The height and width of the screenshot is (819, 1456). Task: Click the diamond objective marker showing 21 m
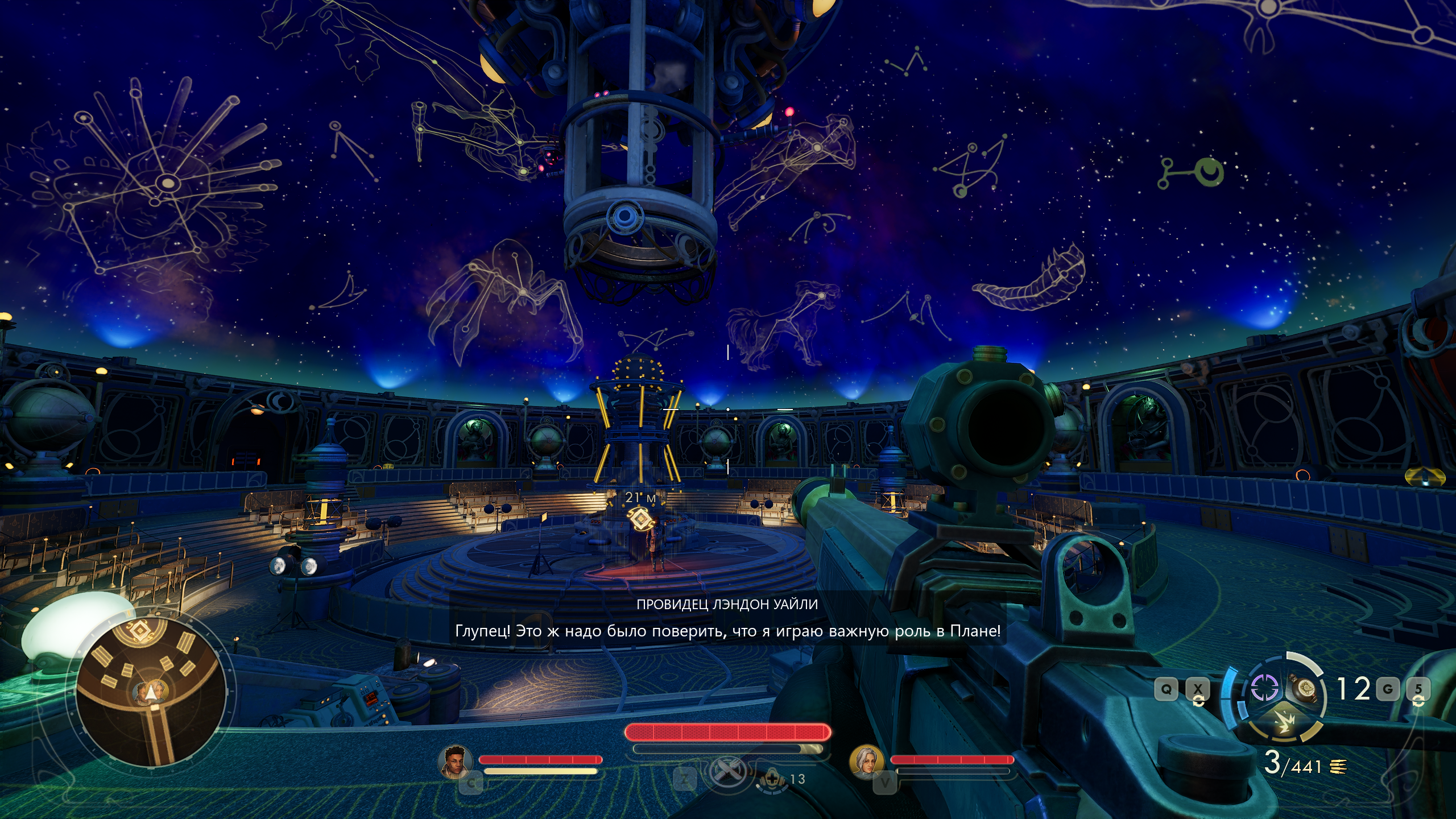[x=640, y=519]
